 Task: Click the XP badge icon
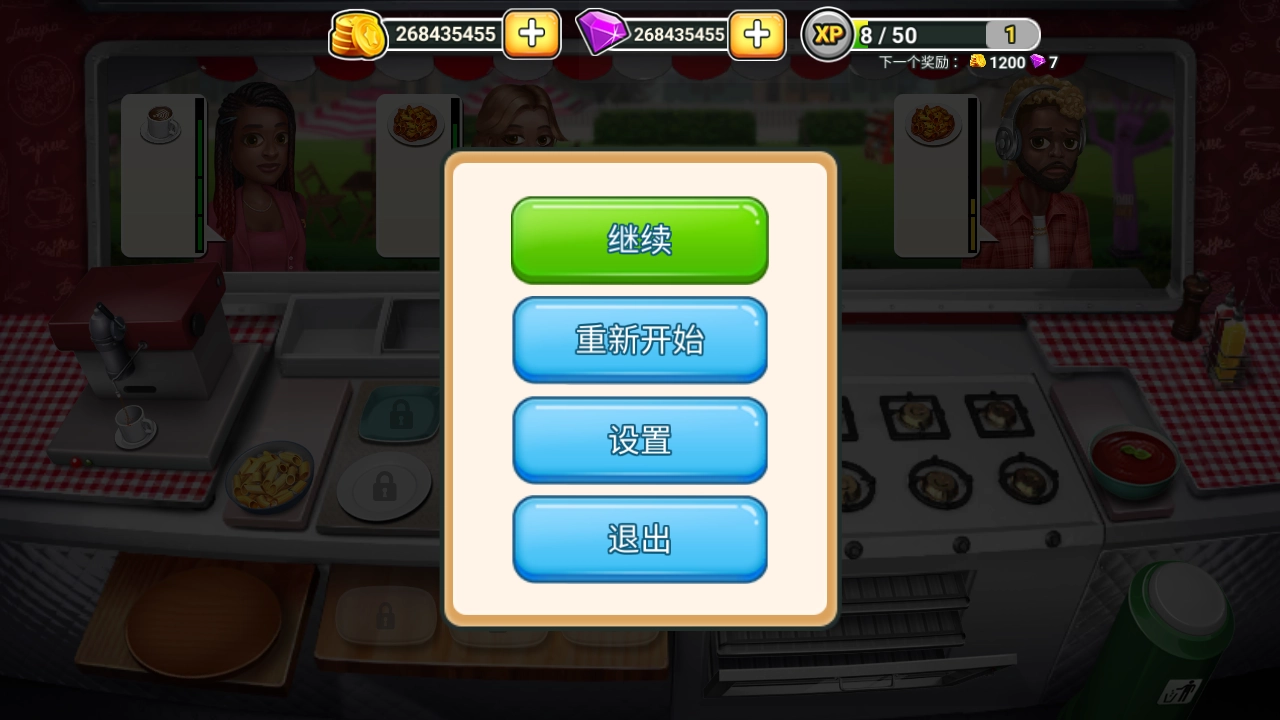coord(827,34)
